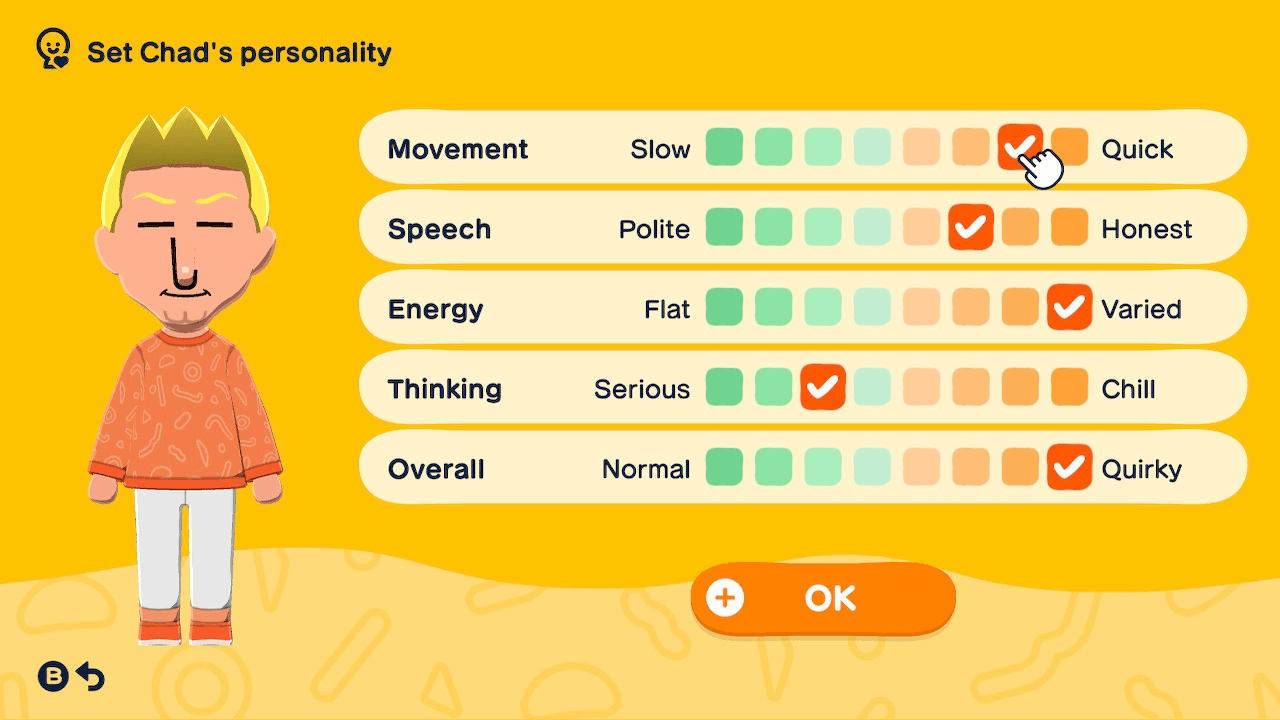The height and width of the screenshot is (720, 1280).
Task: Set Movement to the slowest green segment
Action: pos(724,147)
